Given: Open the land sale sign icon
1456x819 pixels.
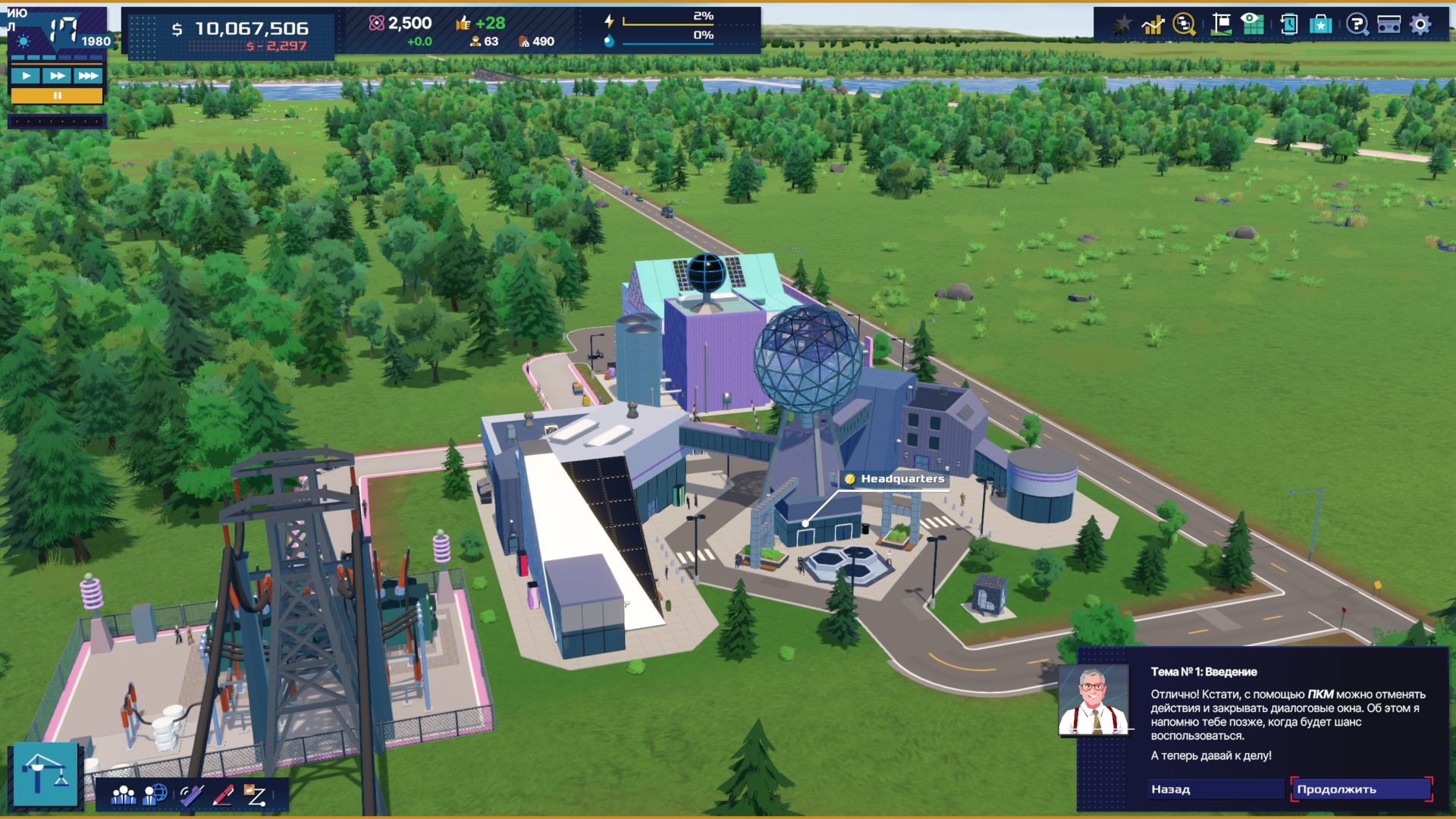Looking at the screenshot, I should [1221, 24].
